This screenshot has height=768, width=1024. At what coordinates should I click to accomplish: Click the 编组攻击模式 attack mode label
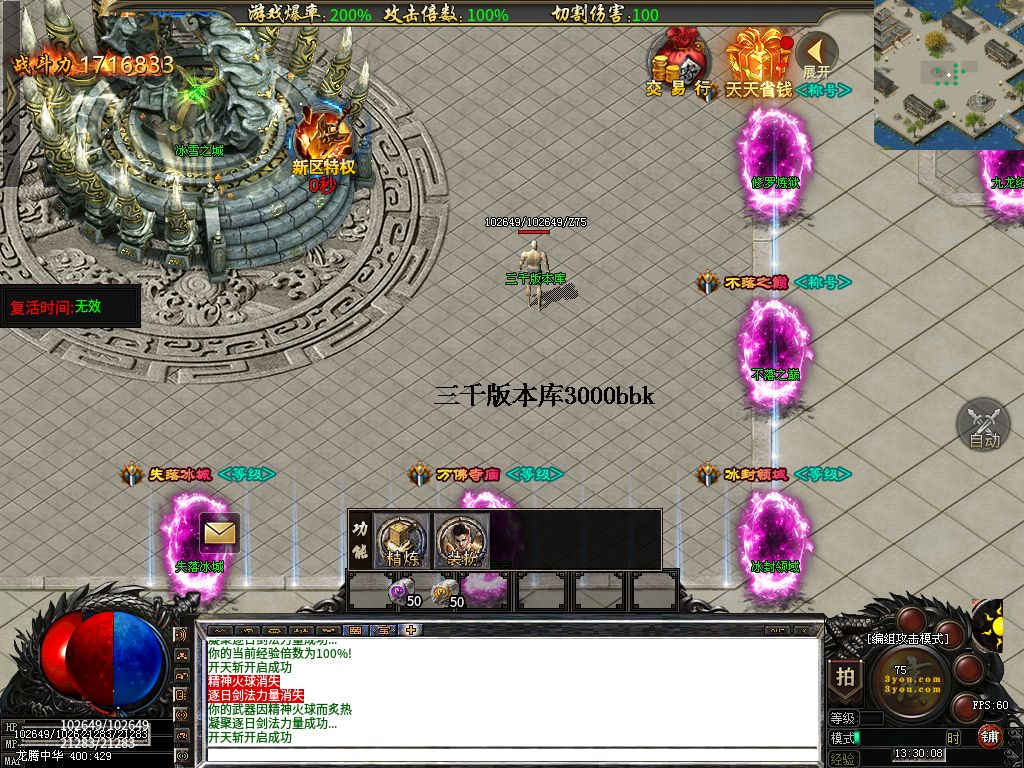(x=907, y=638)
